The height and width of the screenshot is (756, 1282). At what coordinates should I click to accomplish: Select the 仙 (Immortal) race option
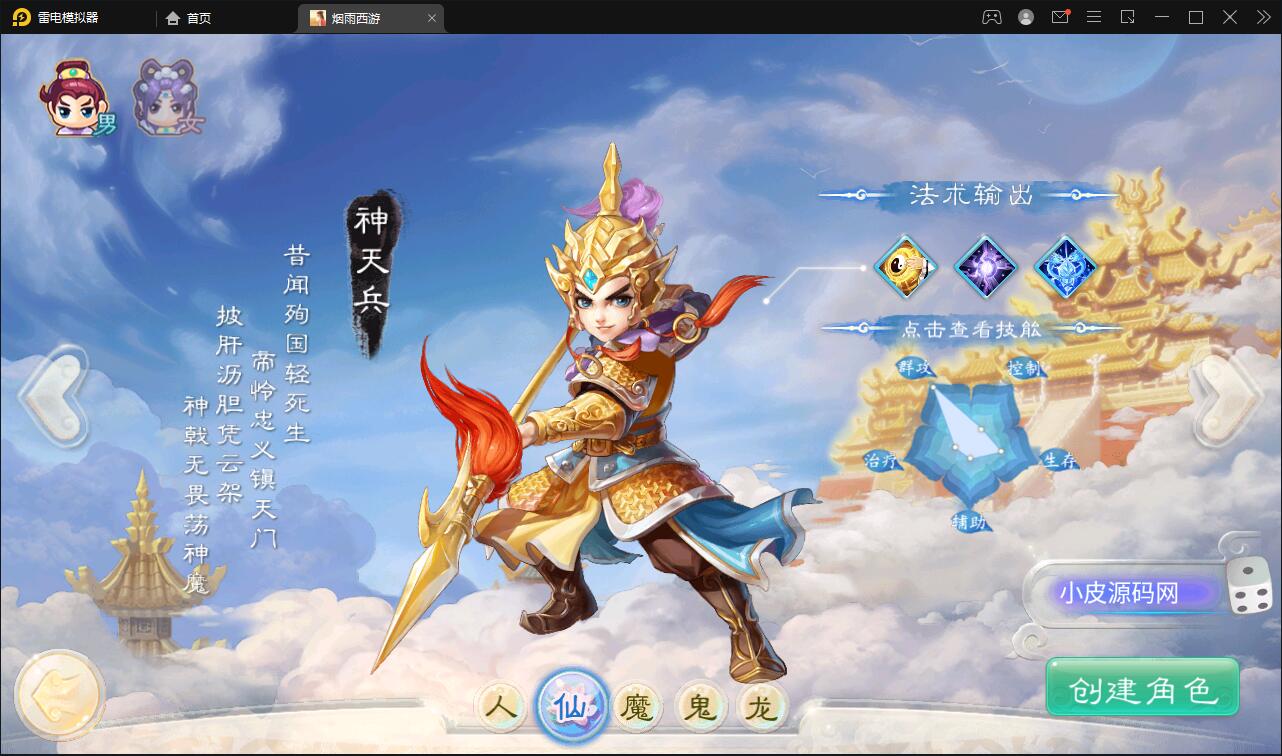point(571,705)
